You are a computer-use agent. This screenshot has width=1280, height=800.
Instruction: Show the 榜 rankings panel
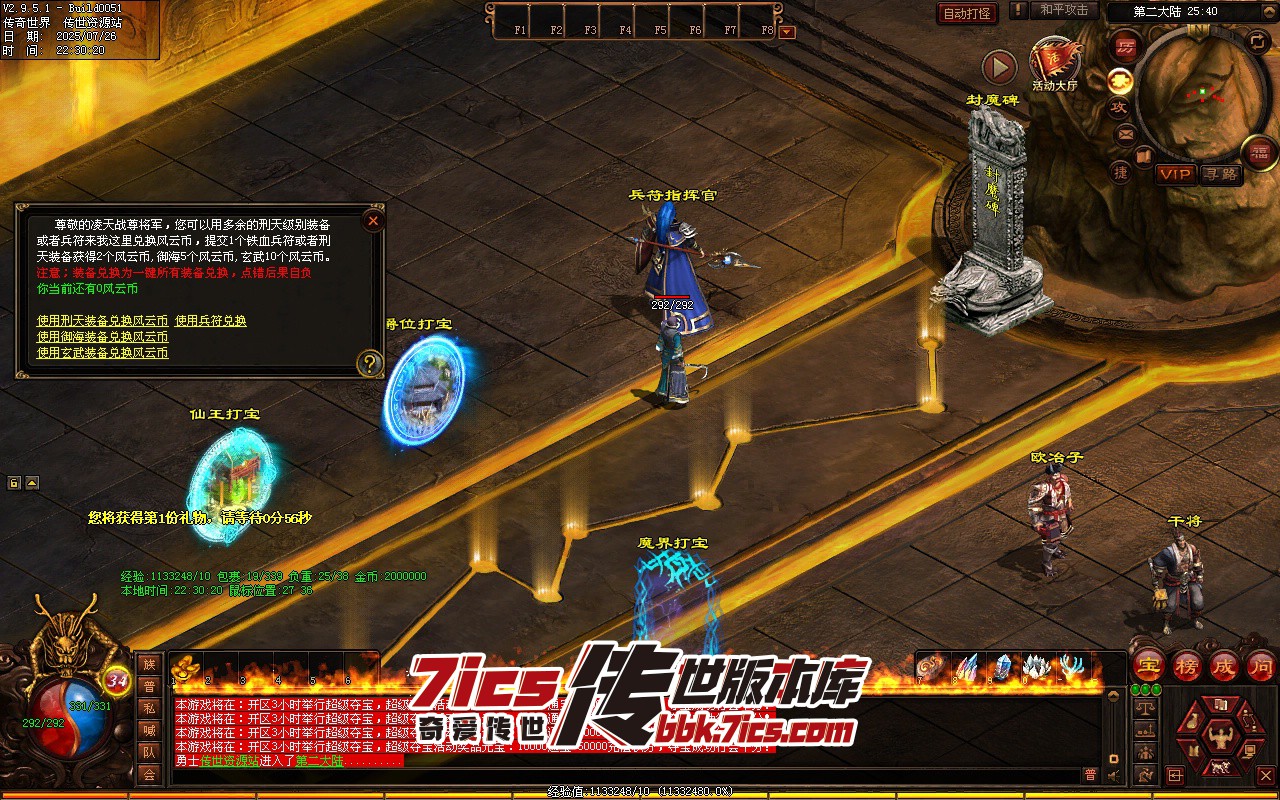tap(1187, 665)
